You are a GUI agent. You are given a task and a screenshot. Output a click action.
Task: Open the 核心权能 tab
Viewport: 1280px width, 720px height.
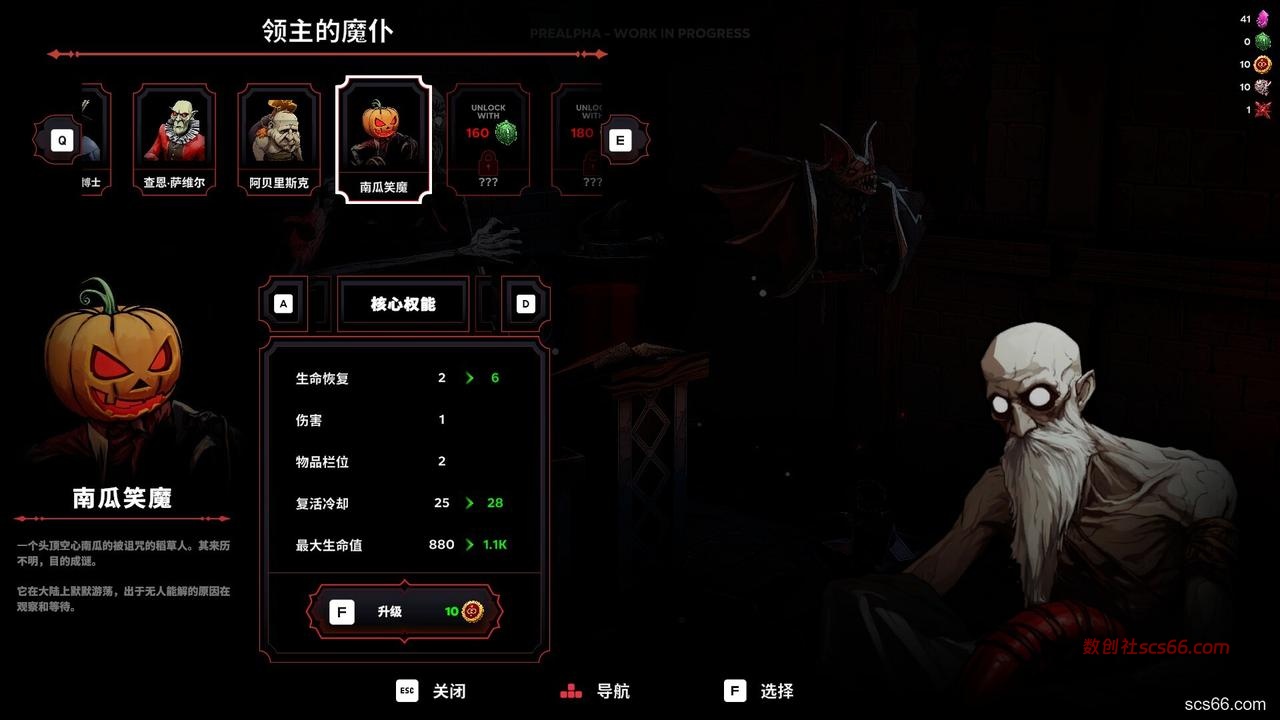click(x=403, y=304)
